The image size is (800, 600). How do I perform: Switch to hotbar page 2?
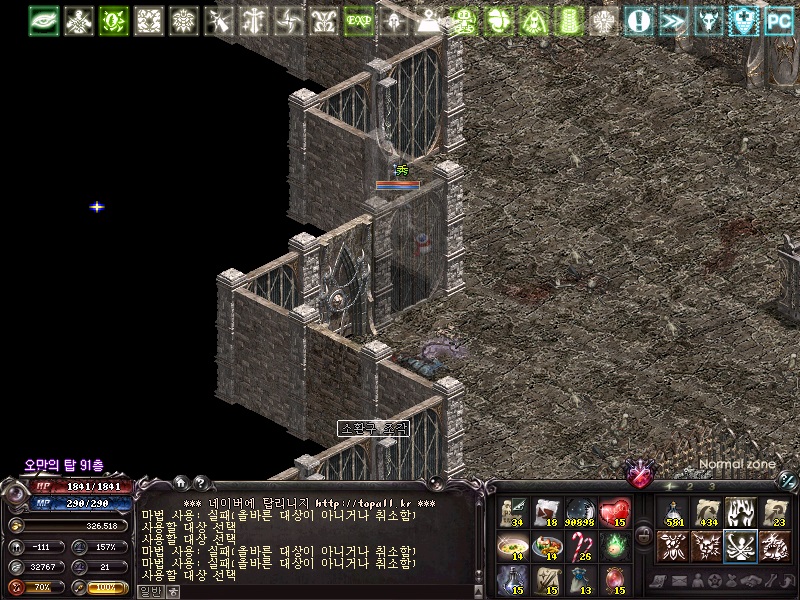[690, 486]
